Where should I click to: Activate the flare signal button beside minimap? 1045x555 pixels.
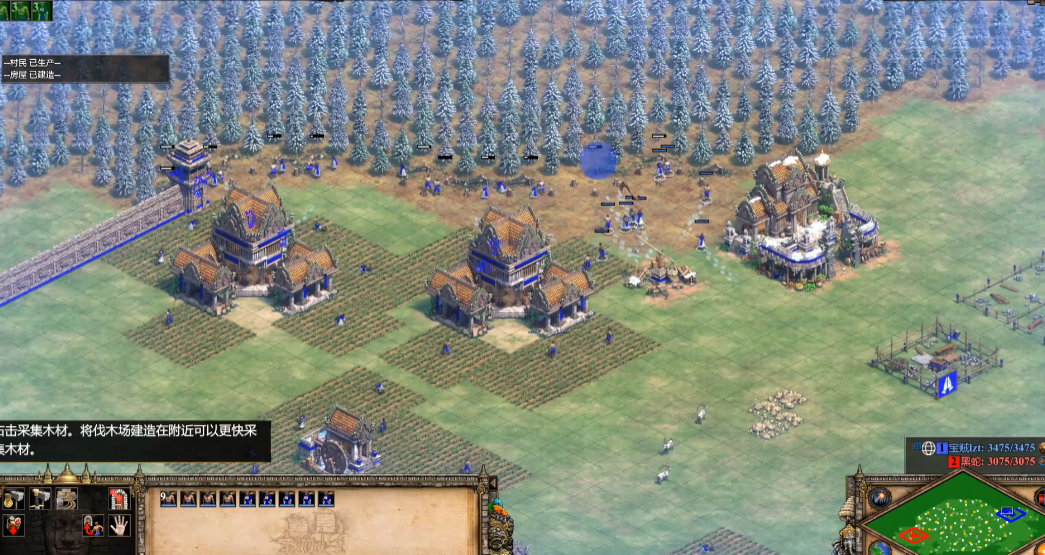pos(880,497)
